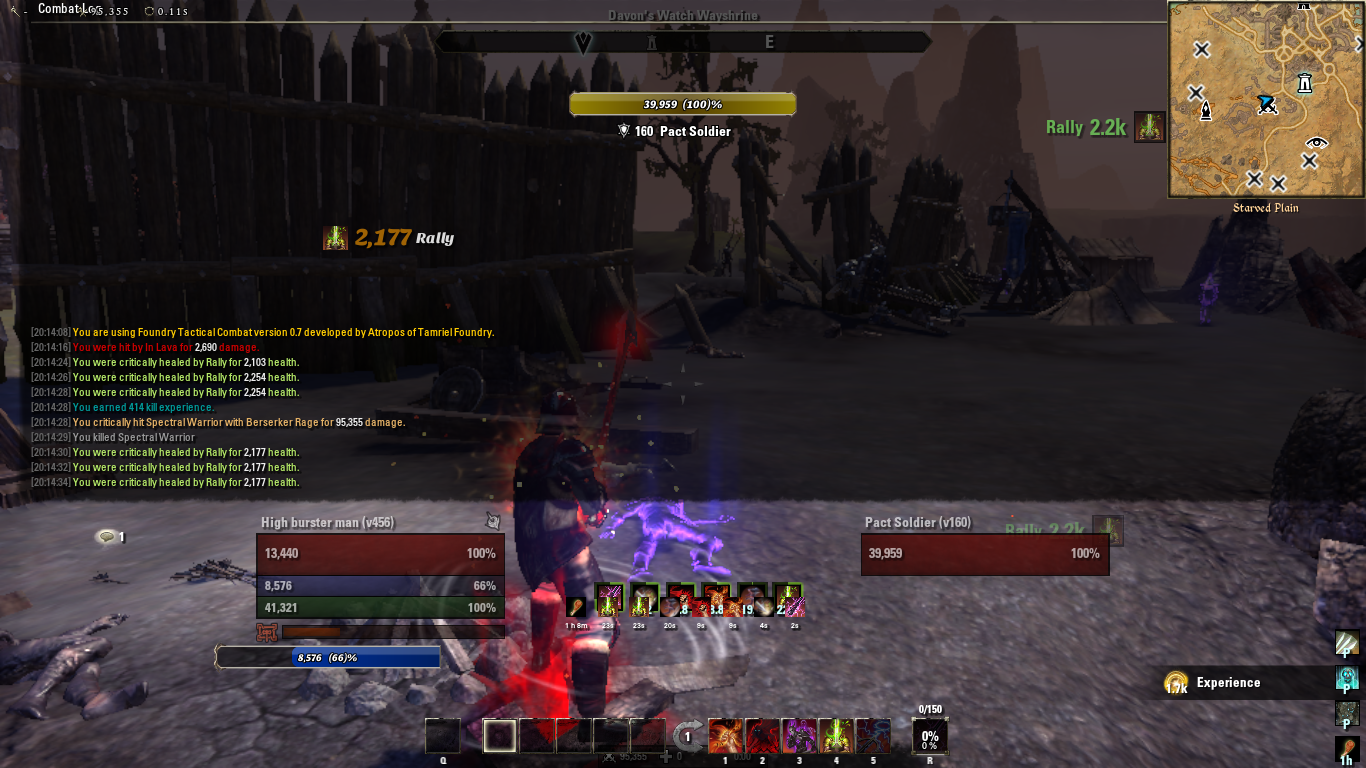Image resolution: width=1366 pixels, height=768 pixels.
Task: Activate the purple summon ability in slot 3
Action: point(799,735)
